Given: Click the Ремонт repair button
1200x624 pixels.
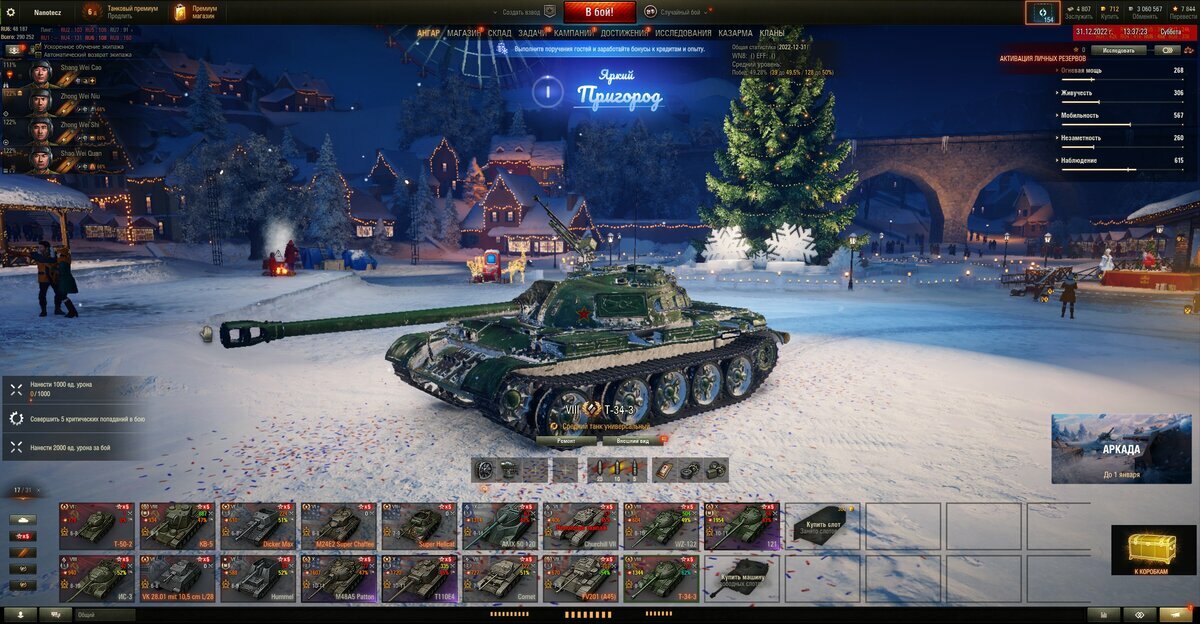Looking at the screenshot, I should [566, 440].
